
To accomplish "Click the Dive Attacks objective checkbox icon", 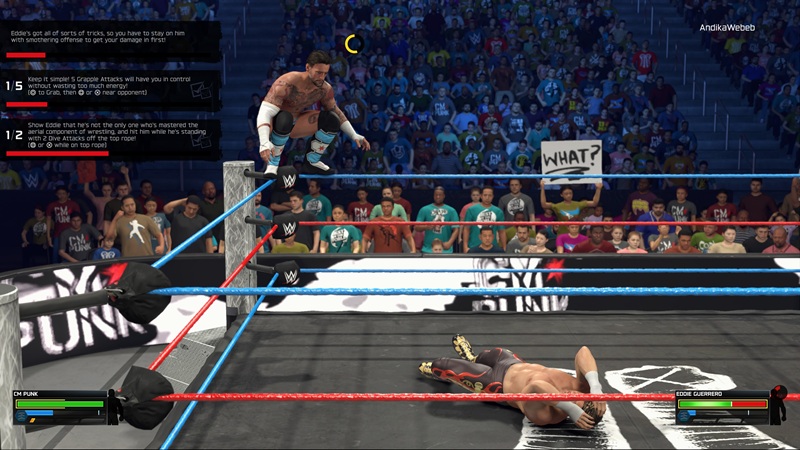I will click(x=201, y=139).
